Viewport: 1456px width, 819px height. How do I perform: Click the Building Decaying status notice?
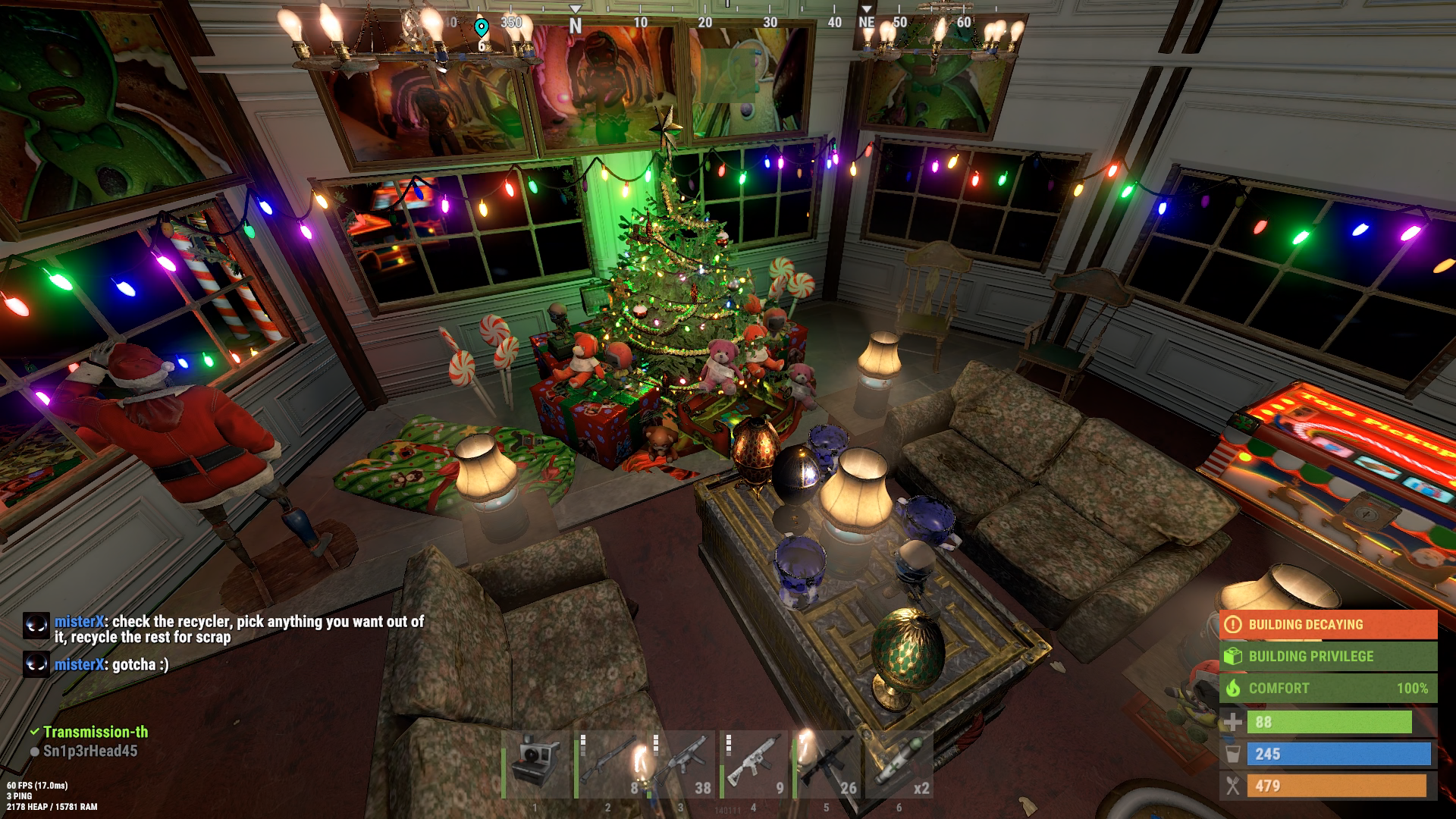(1328, 625)
